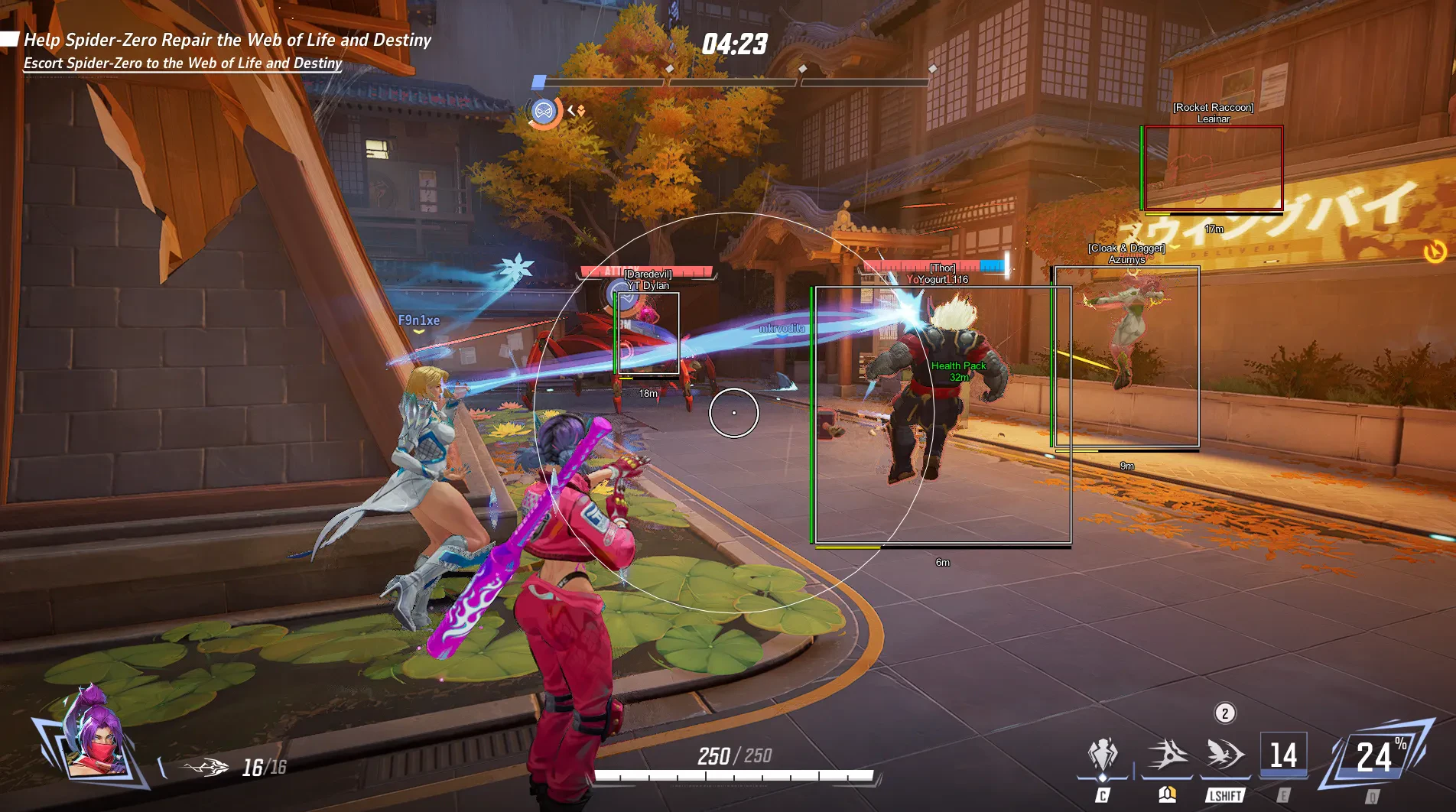Screen dimensions: 1456x812
Task: Trigger the Psi-Blade Dash ability icon
Action: [1225, 757]
